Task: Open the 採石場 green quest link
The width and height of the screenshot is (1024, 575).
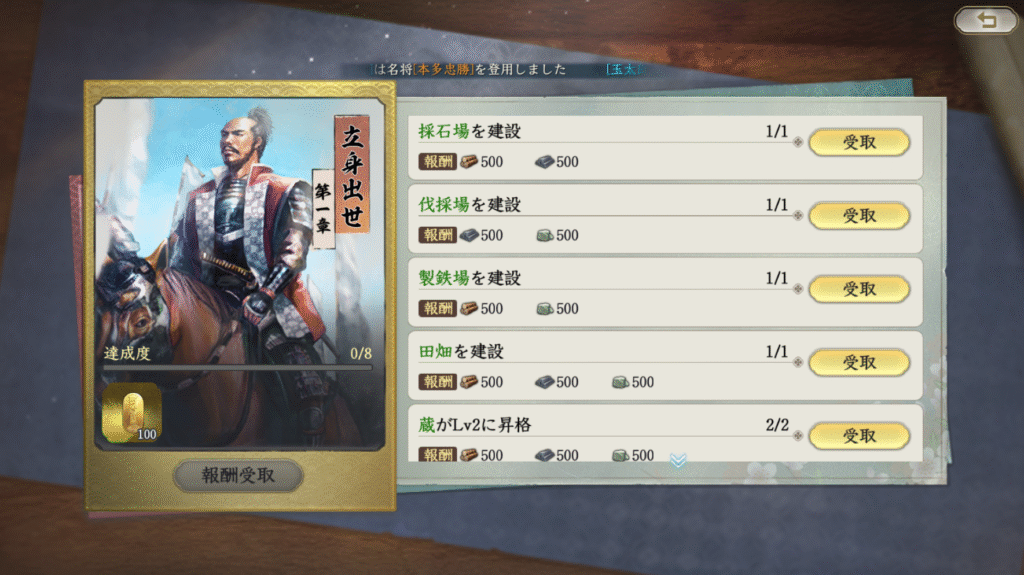Action: 444,131
